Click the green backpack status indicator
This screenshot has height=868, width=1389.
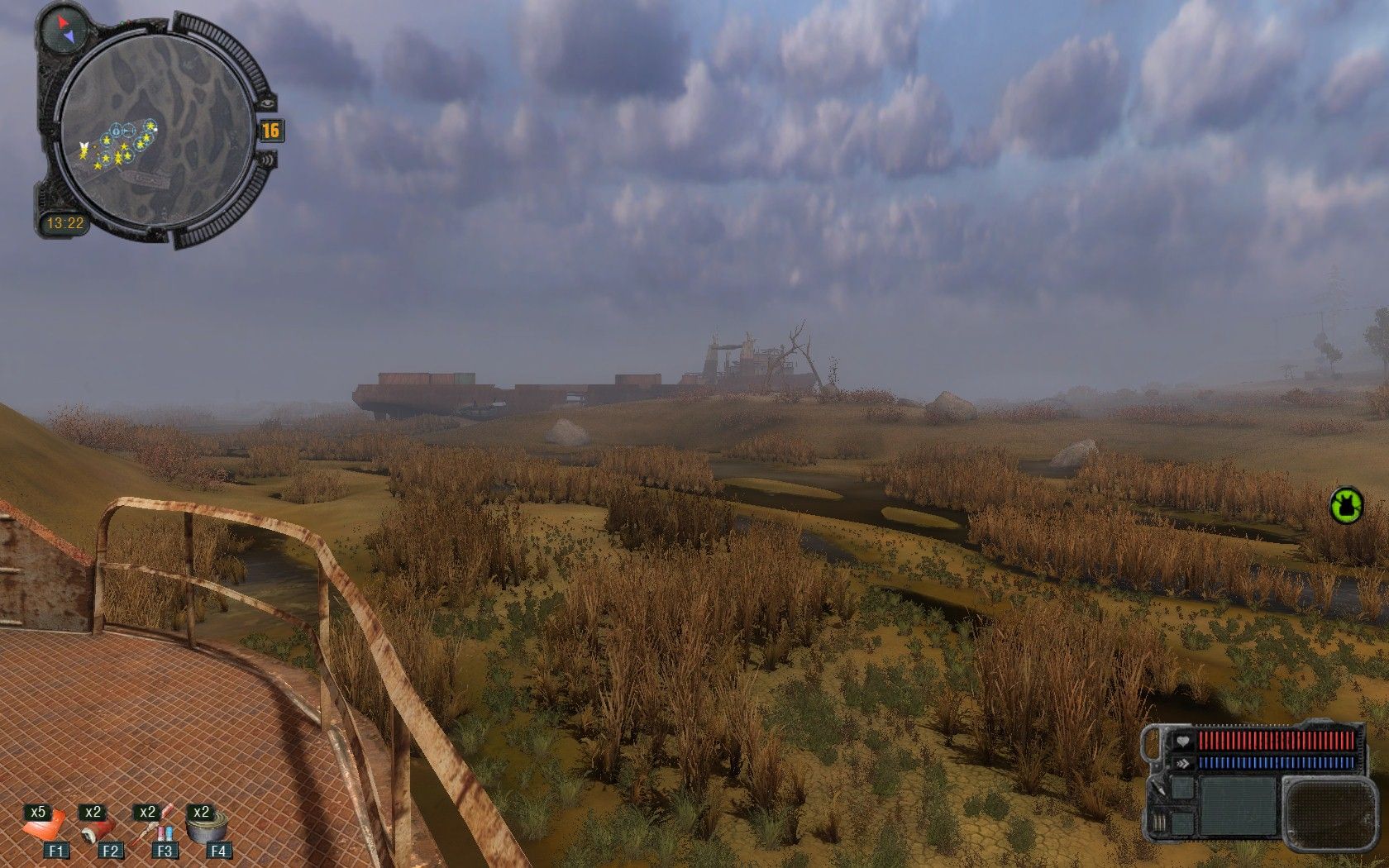tap(1347, 504)
